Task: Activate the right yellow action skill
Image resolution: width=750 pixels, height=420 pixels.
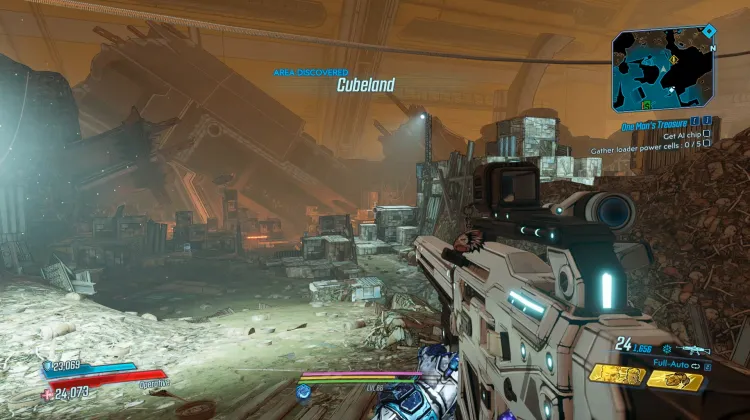Action: pyautogui.click(x=674, y=380)
